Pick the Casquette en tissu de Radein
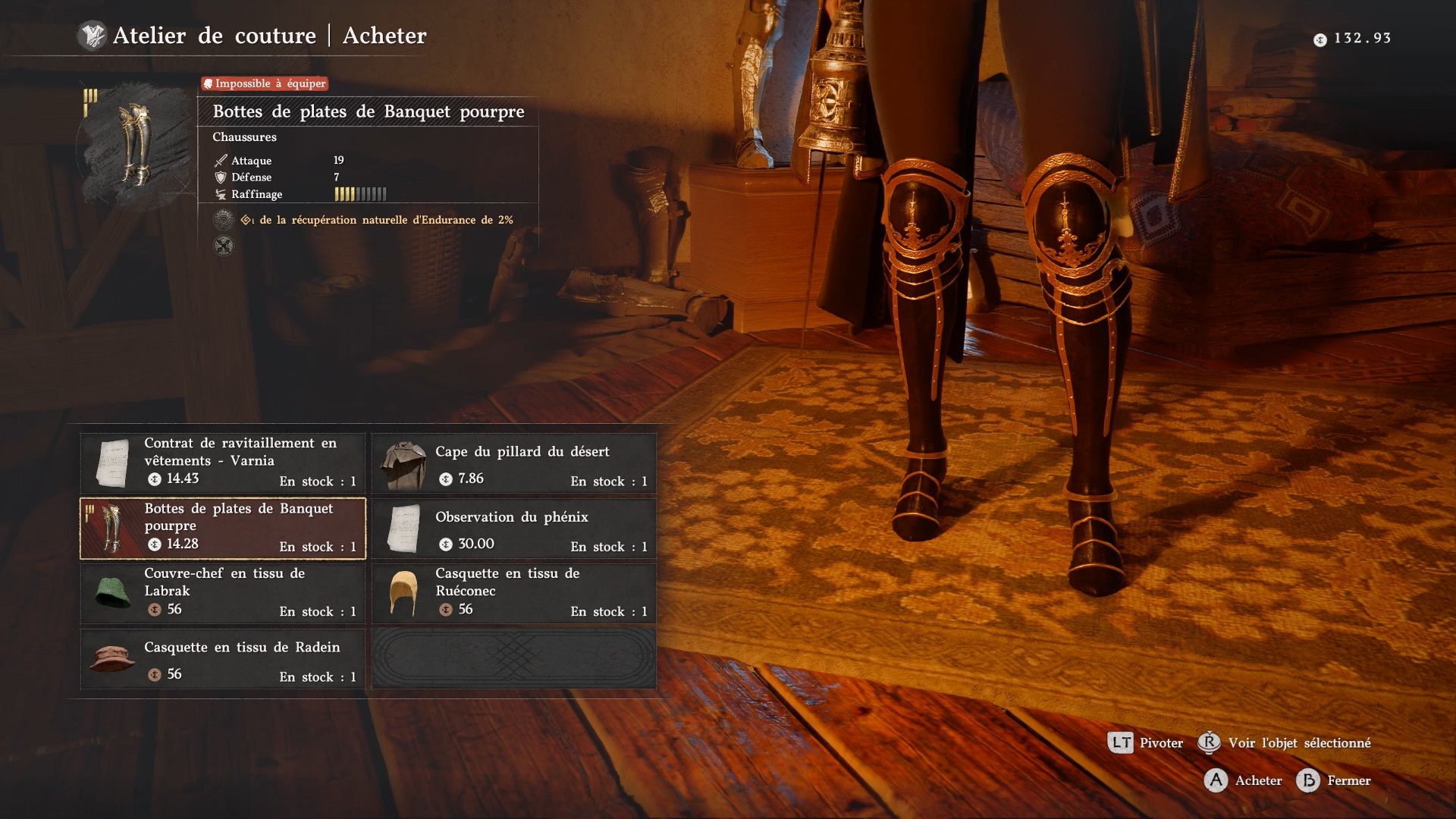Screen dimensions: 1456x819 click(223, 658)
